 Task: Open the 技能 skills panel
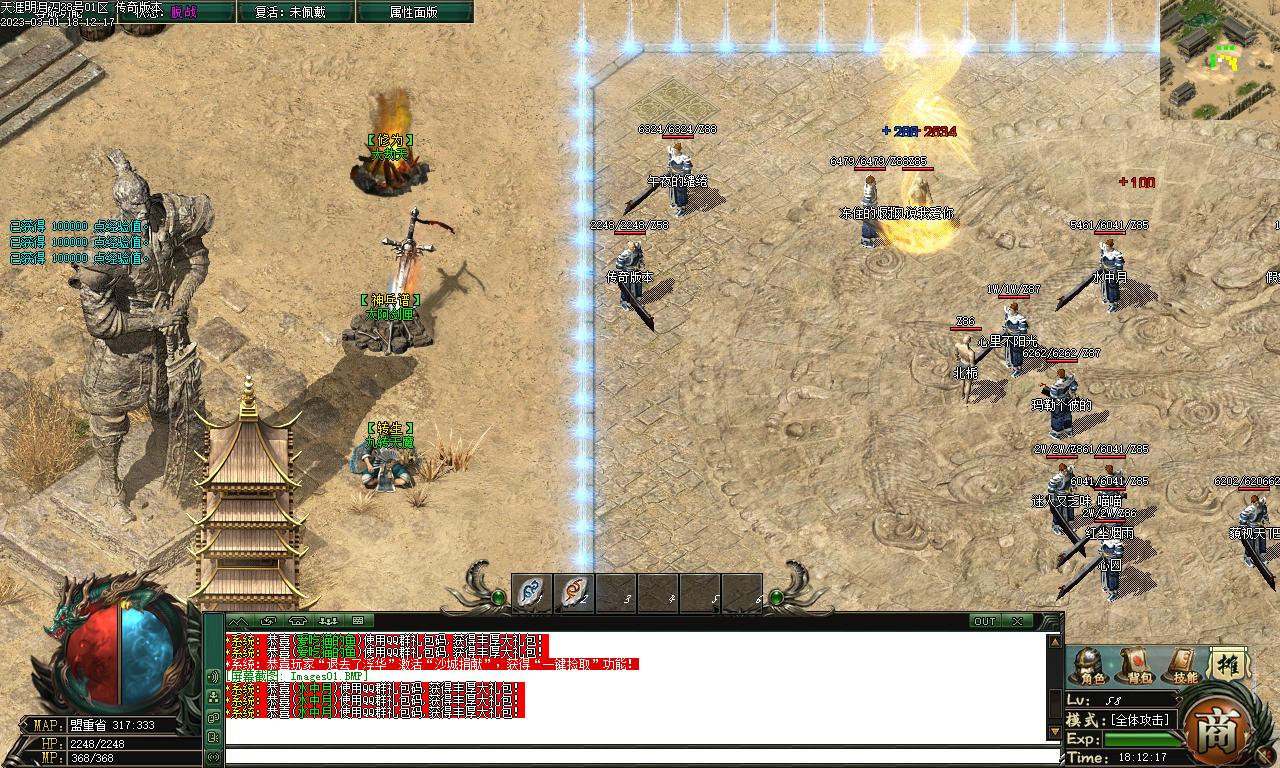click(x=1184, y=667)
